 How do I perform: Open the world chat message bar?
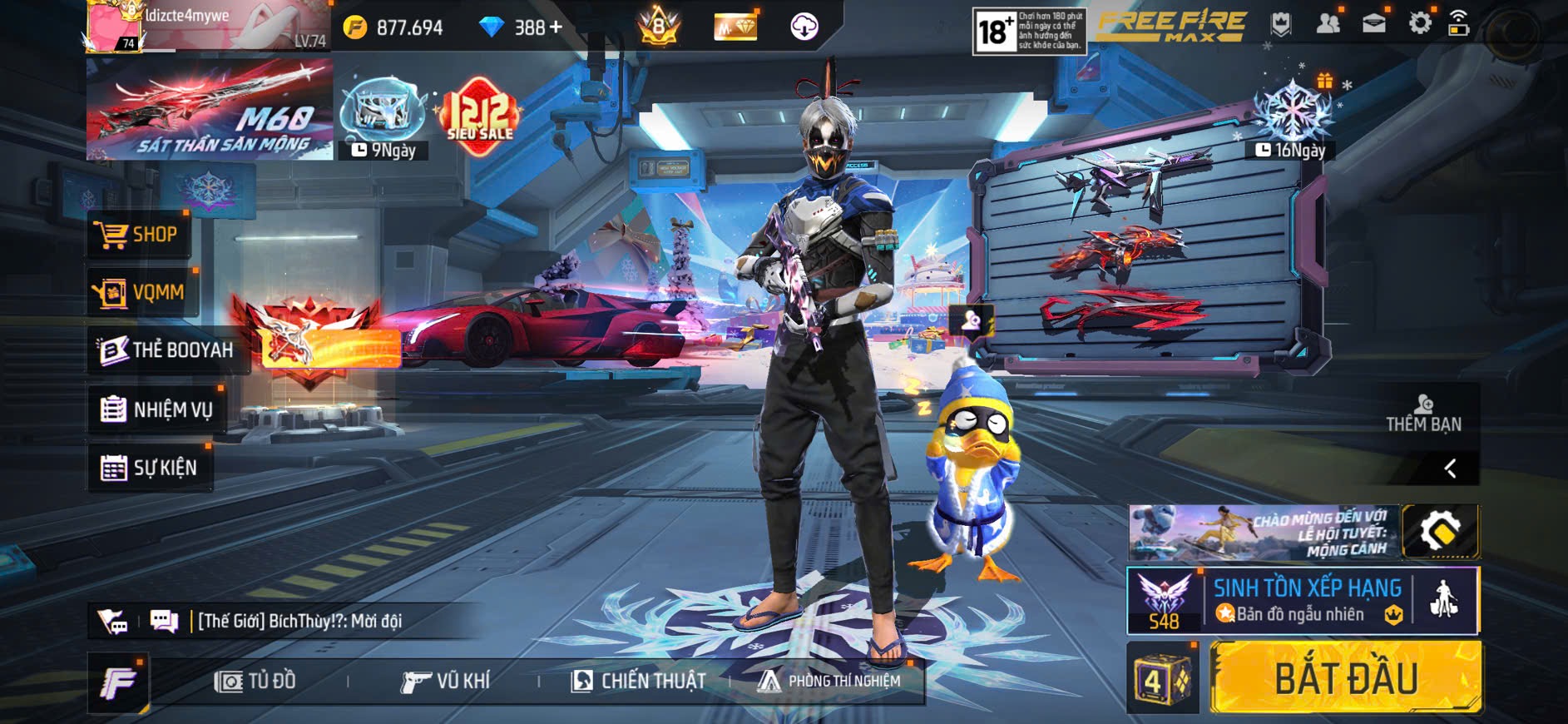click(299, 621)
